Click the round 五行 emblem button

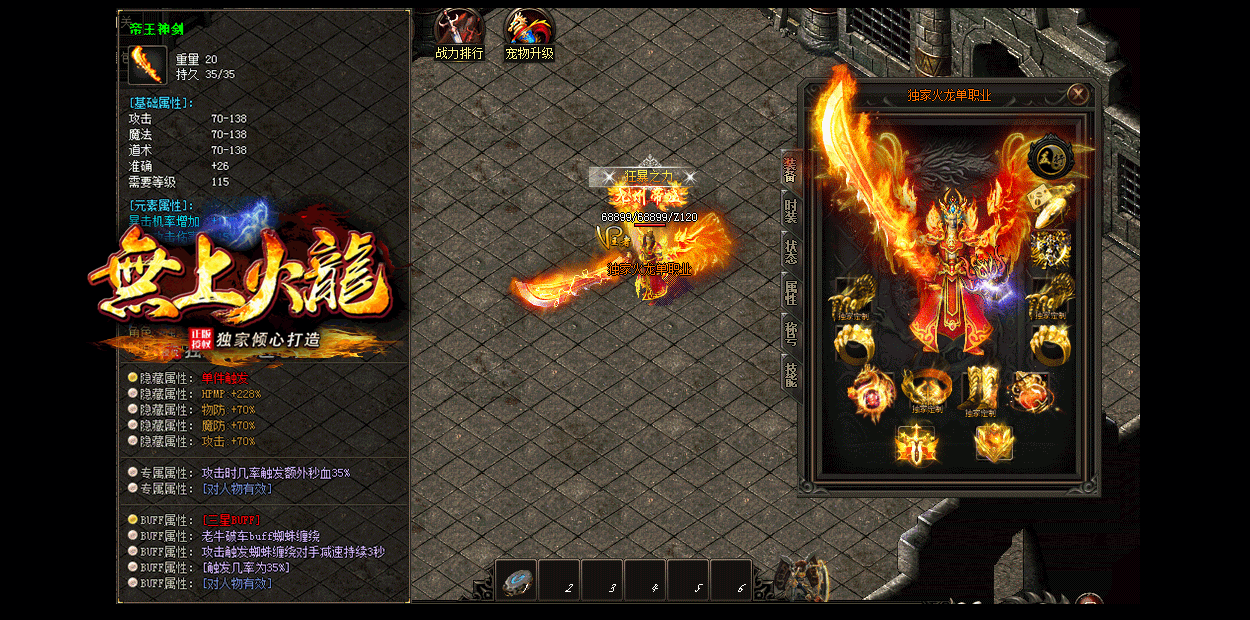pyautogui.click(x=1051, y=156)
